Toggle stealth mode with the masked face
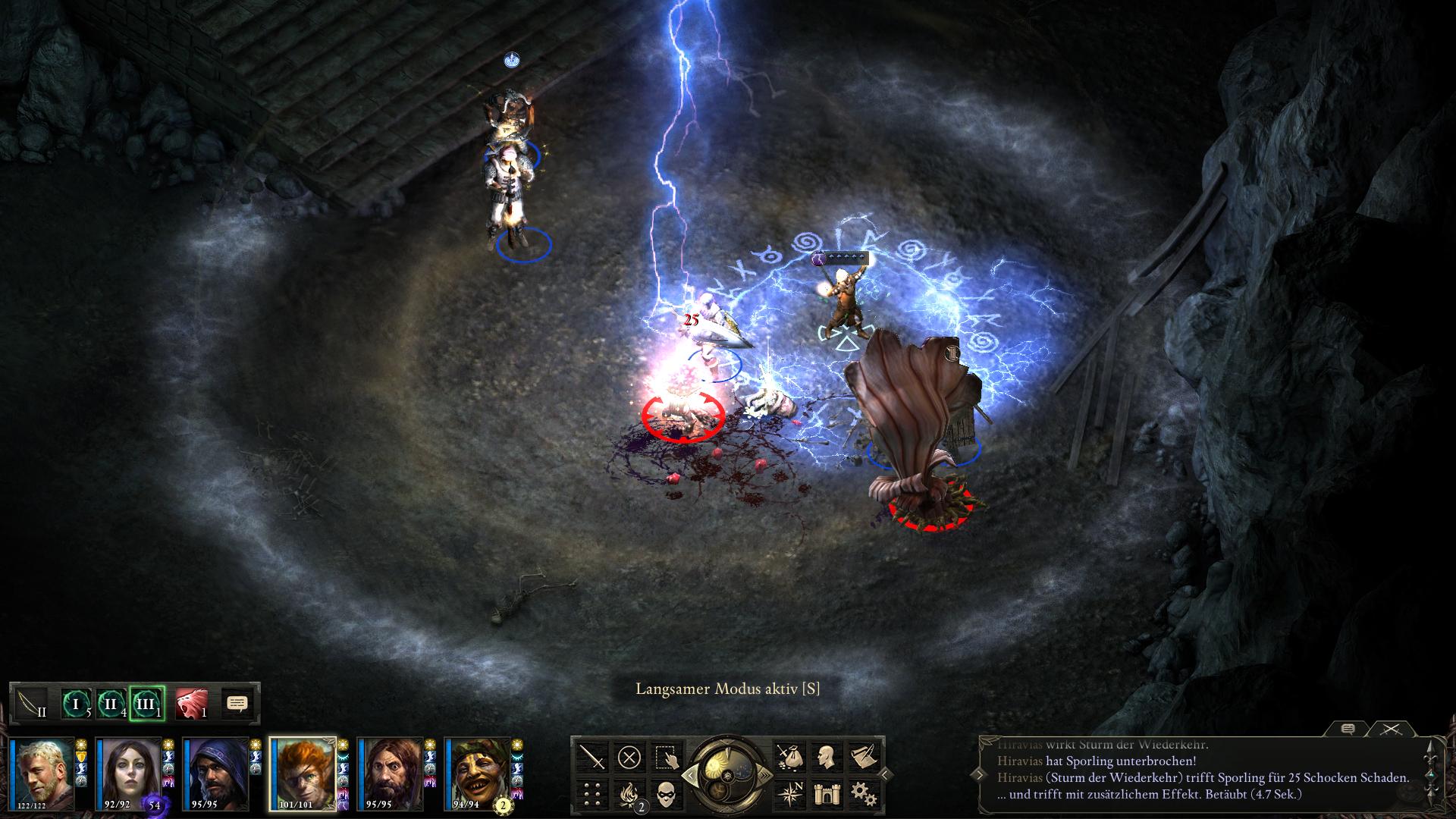This screenshot has width=1456, height=819. click(666, 793)
